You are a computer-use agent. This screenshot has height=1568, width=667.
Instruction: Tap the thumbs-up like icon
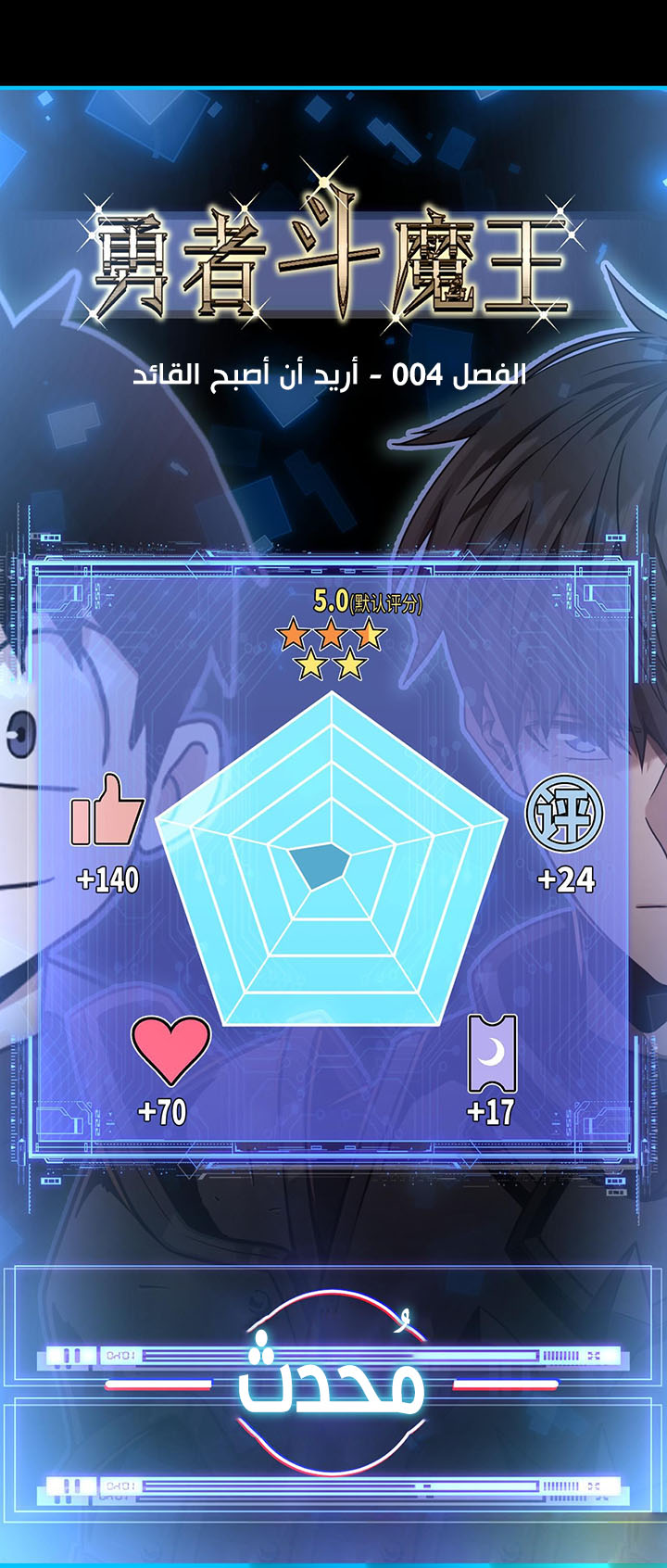107,811
